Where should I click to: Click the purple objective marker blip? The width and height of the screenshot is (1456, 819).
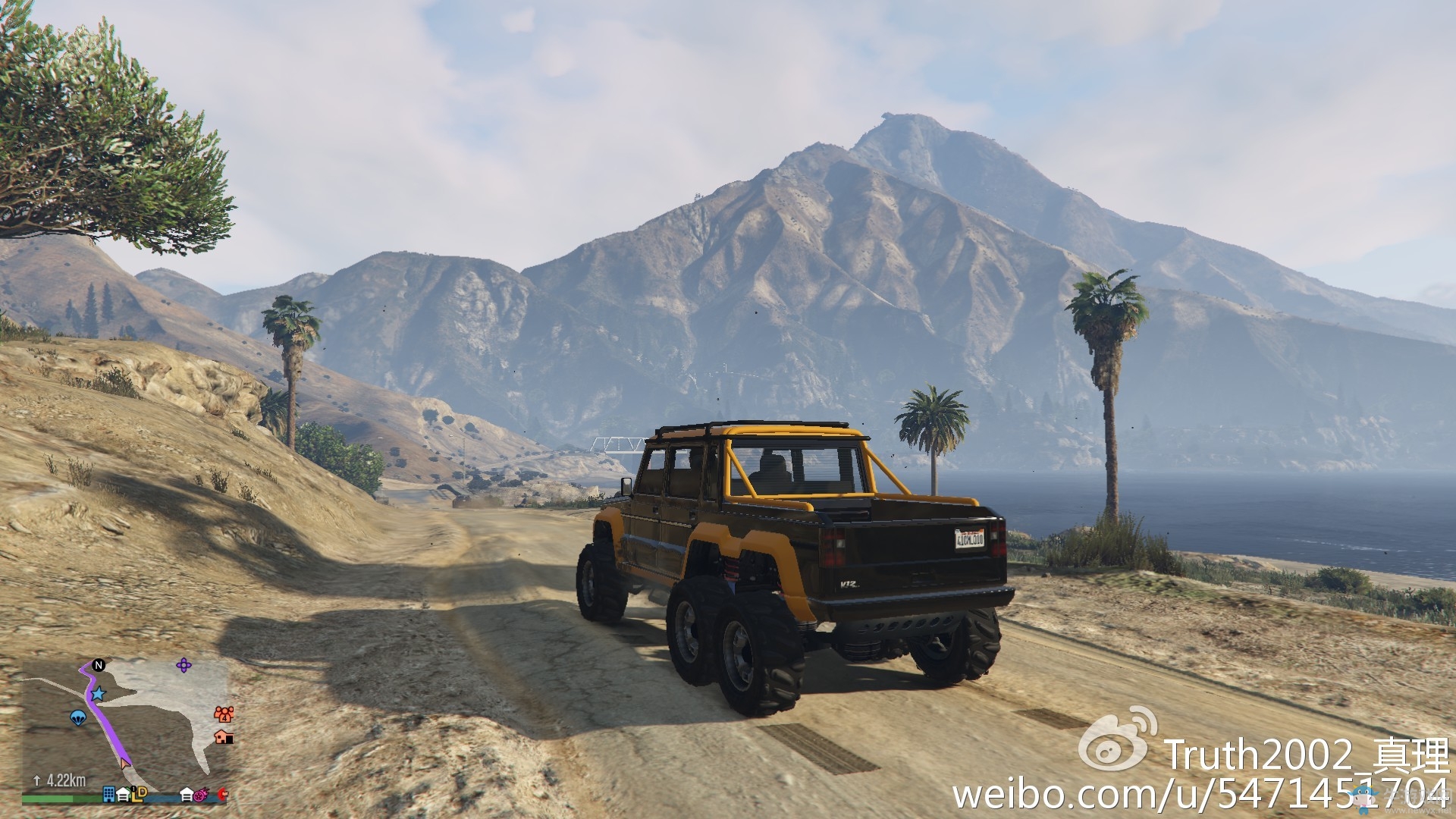(184, 665)
